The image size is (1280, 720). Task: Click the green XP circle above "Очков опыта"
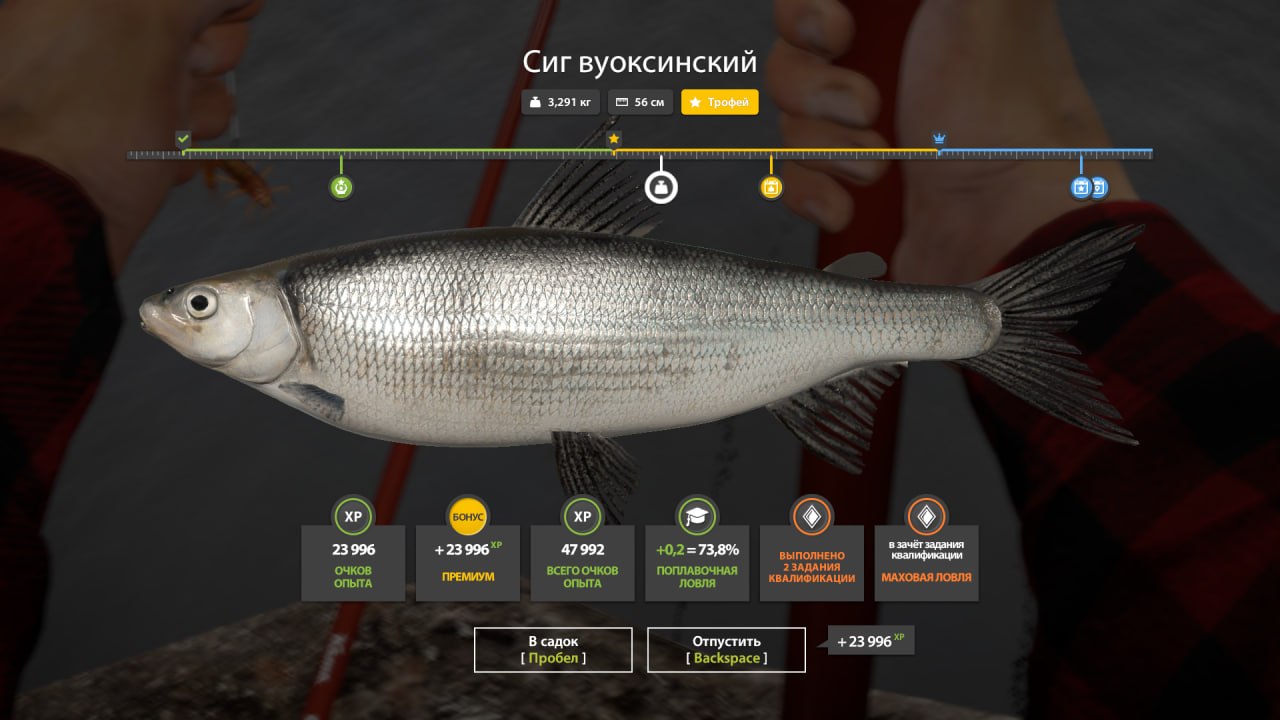(353, 517)
